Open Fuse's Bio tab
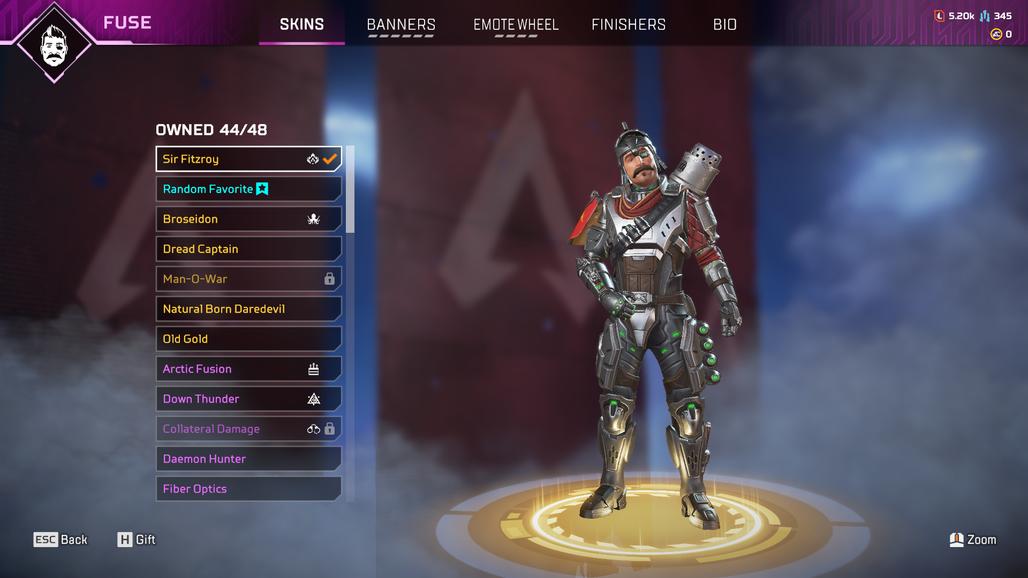Image resolution: width=1028 pixels, height=578 pixels. (725, 25)
